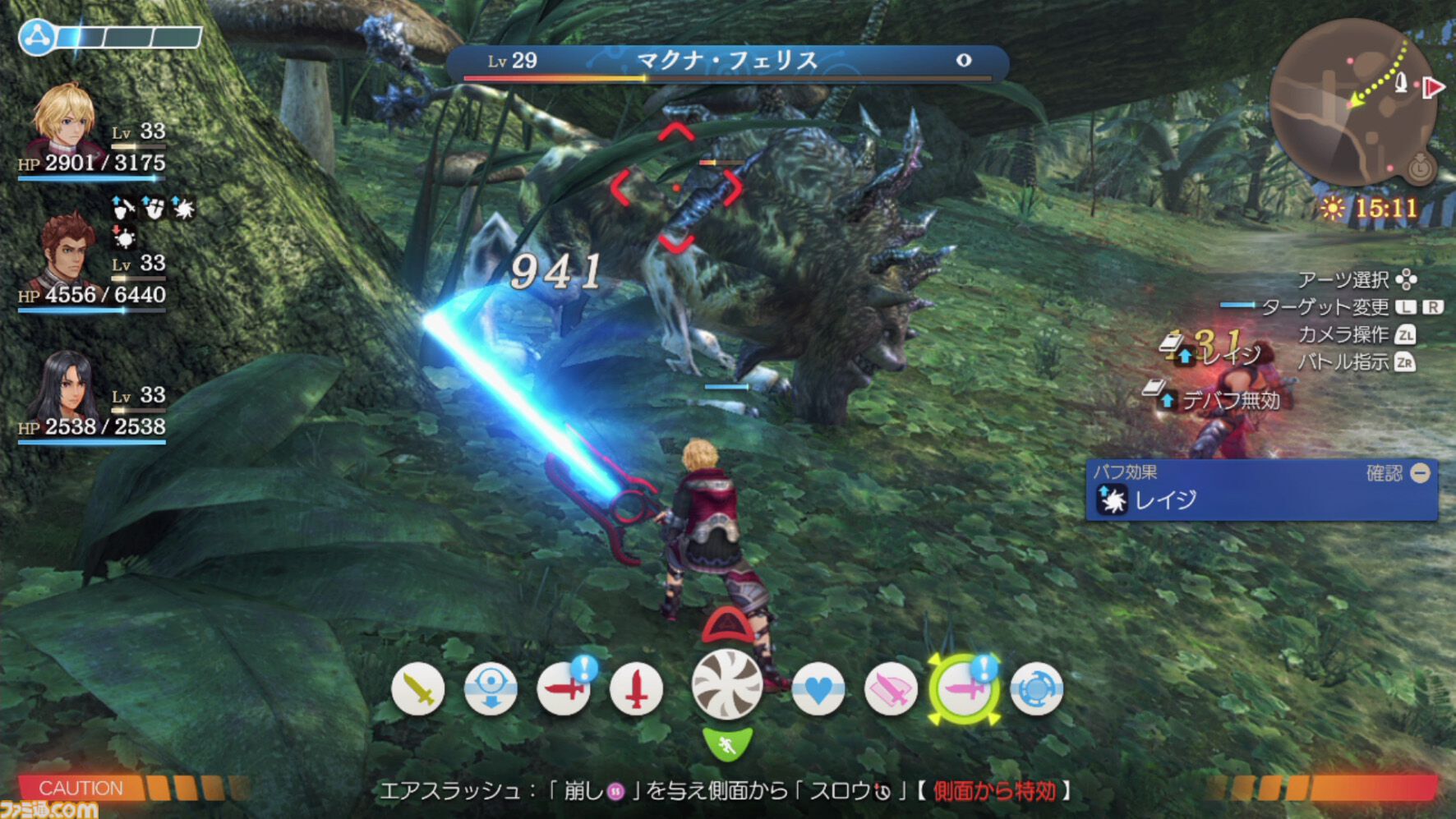Select the pink double-sword Back Slash art
The width and height of the screenshot is (1456, 819).
[892, 690]
